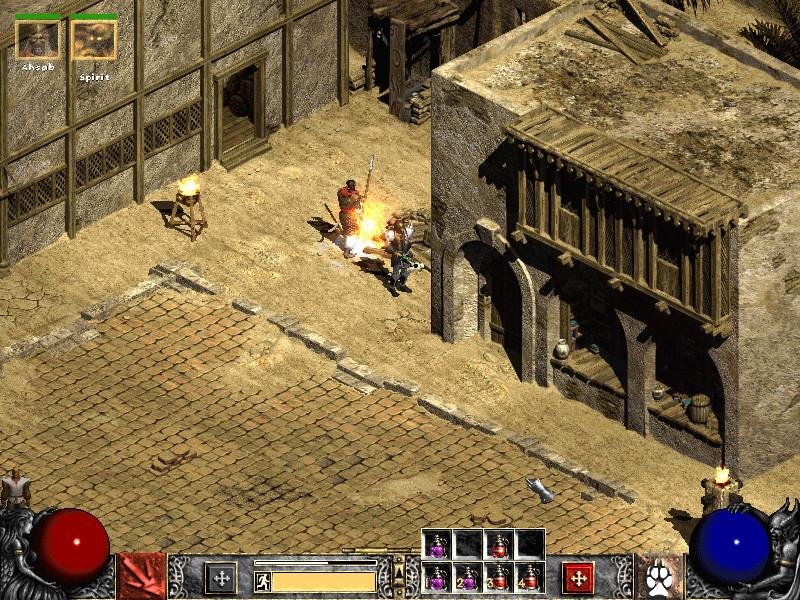Click the red skill points cross button
Viewport: 800px width, 600px height.
click(577, 577)
